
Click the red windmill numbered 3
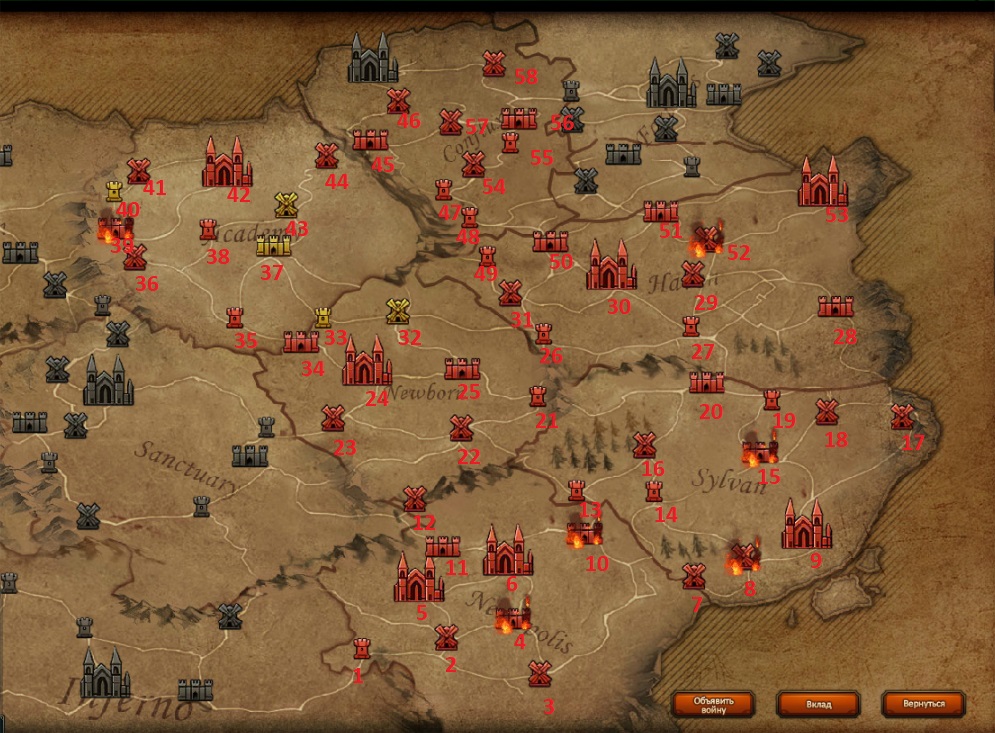[x=540, y=673]
